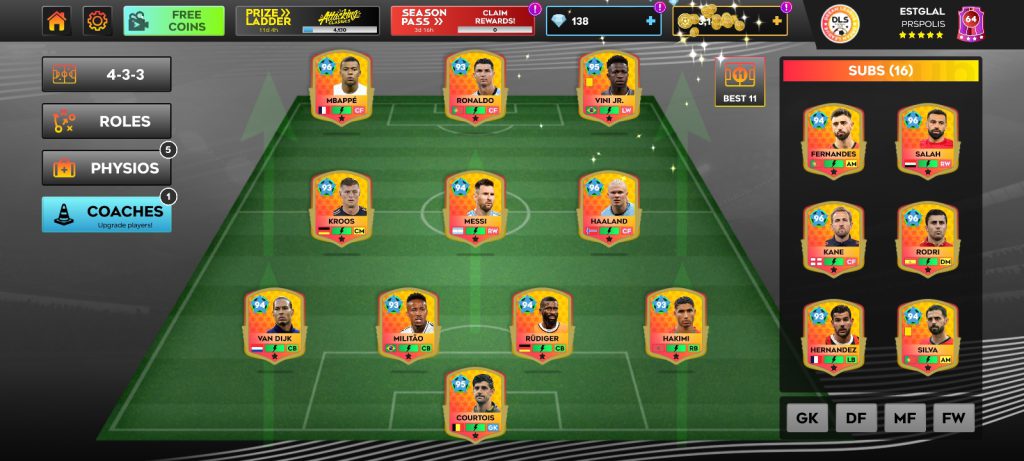Claim Season Pass rewards
The width and height of the screenshot is (1024, 461).
click(462, 21)
